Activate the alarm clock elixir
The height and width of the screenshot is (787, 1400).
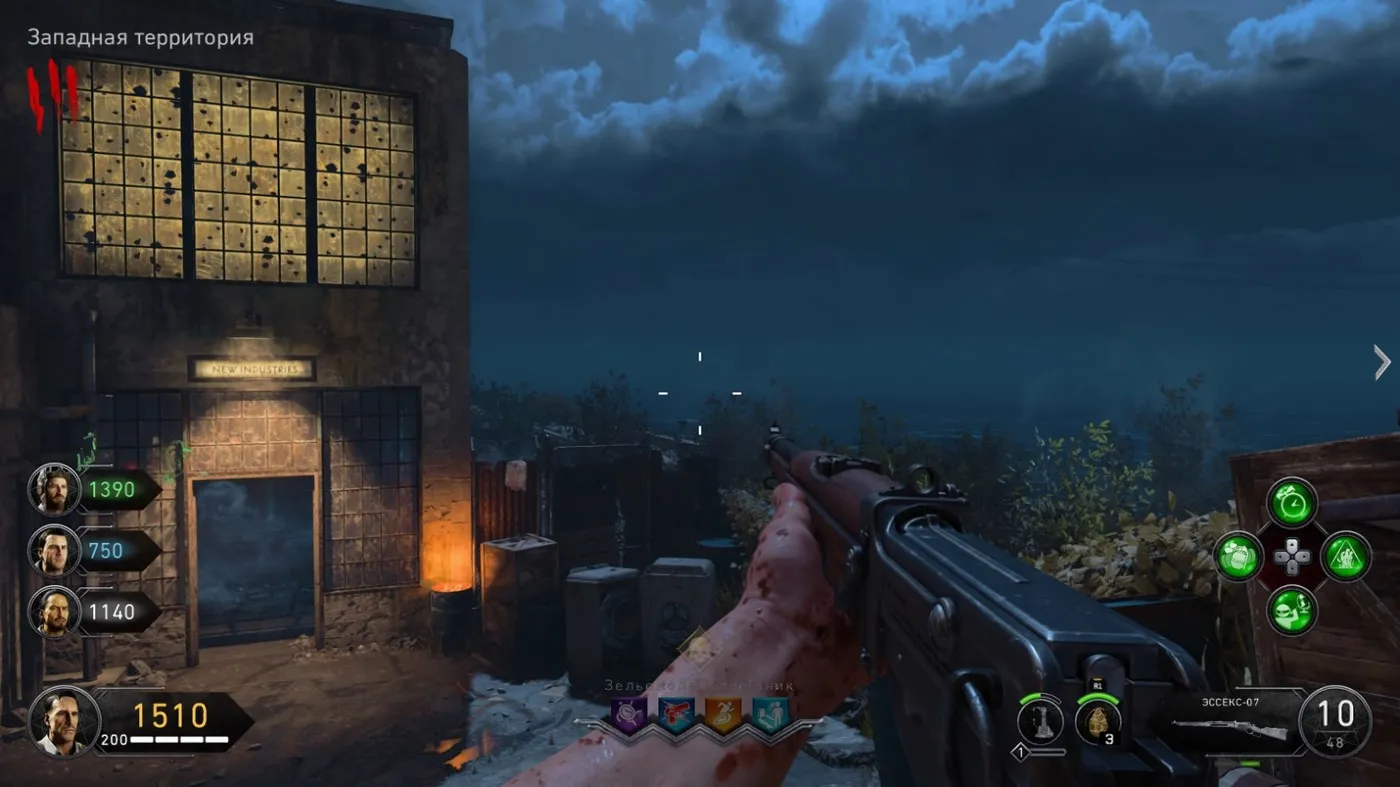(x=1292, y=502)
